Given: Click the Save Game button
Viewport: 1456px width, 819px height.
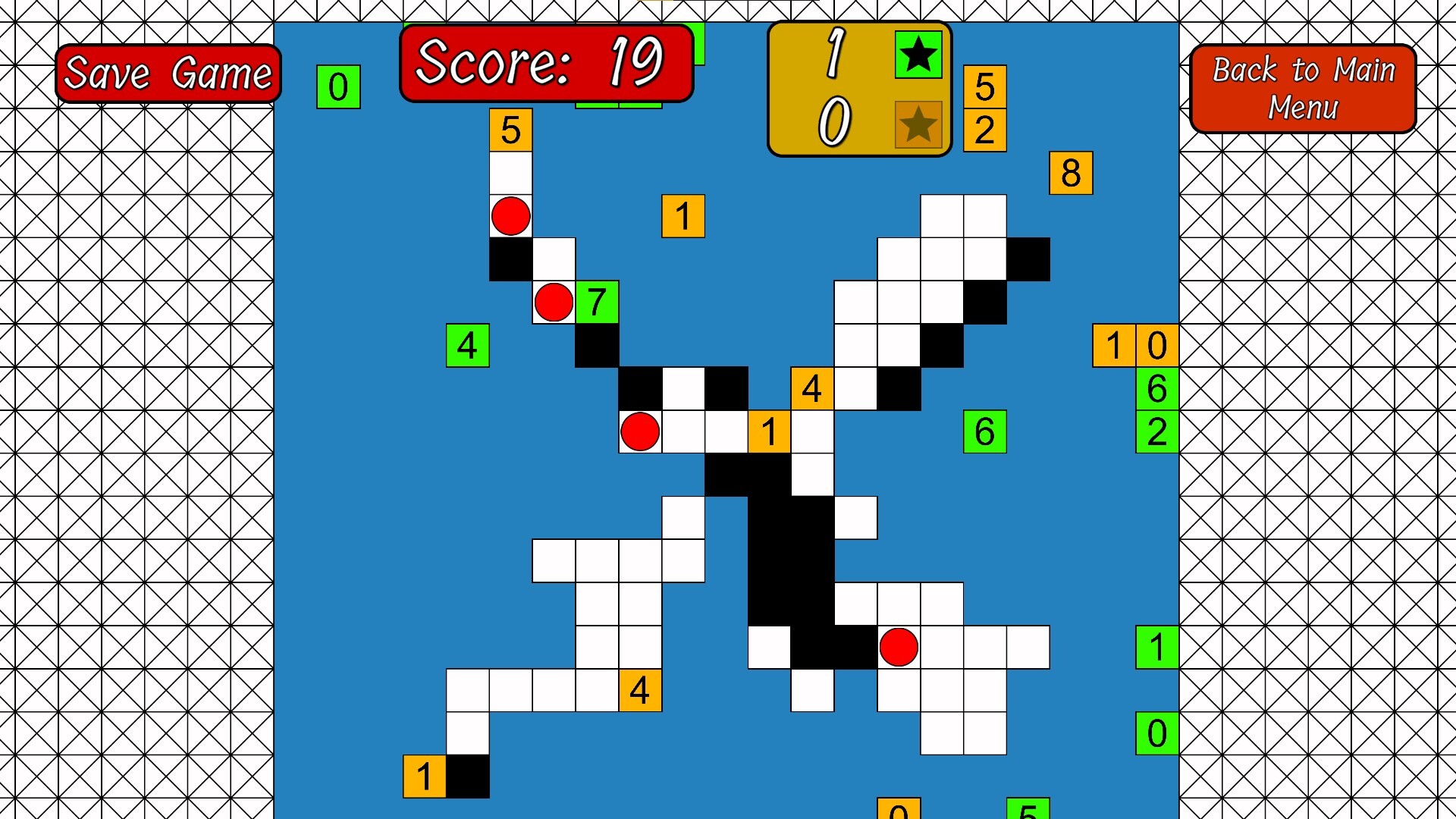Looking at the screenshot, I should [x=168, y=73].
